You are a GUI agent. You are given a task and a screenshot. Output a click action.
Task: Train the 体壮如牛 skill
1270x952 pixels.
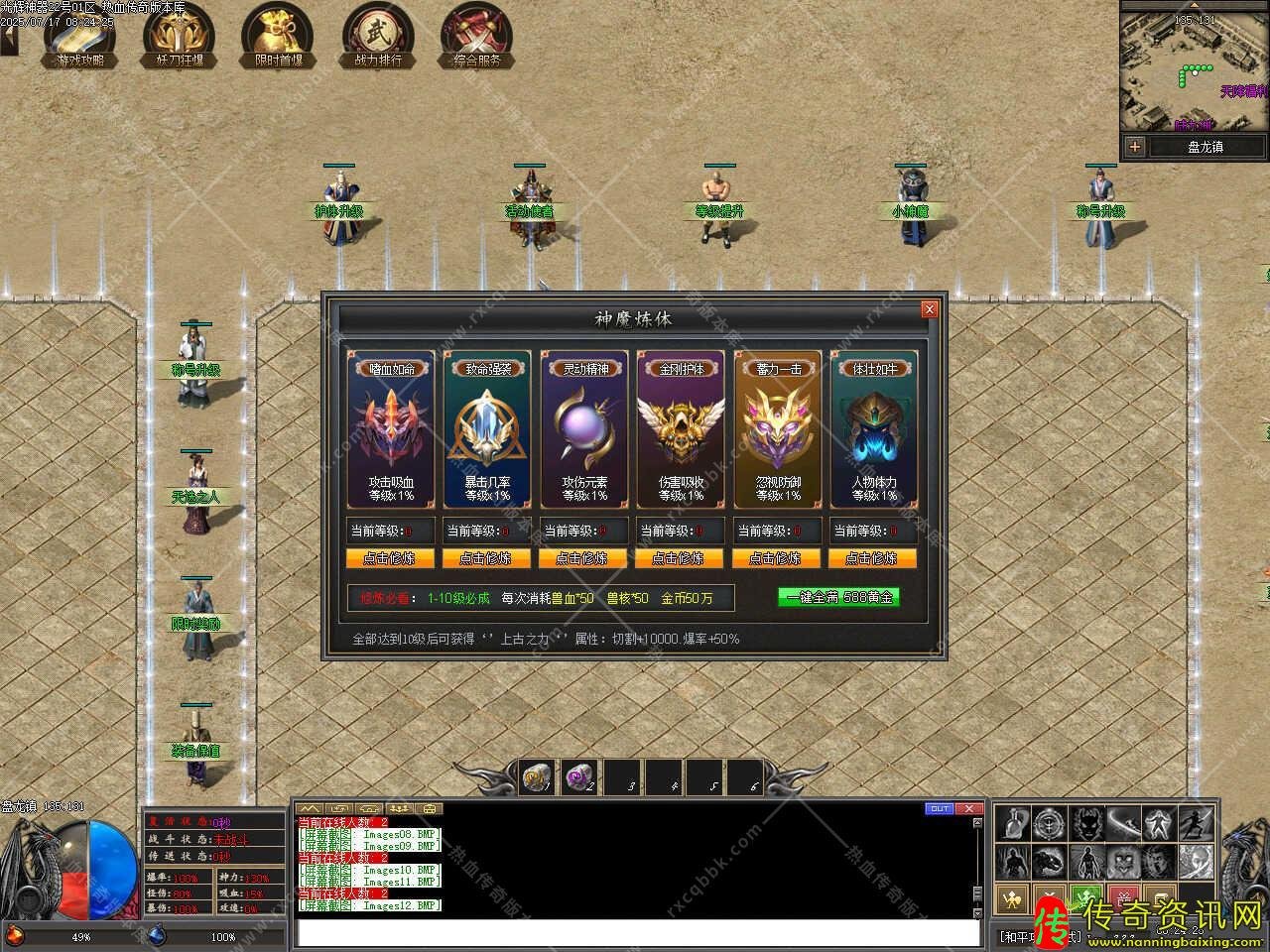click(x=872, y=558)
